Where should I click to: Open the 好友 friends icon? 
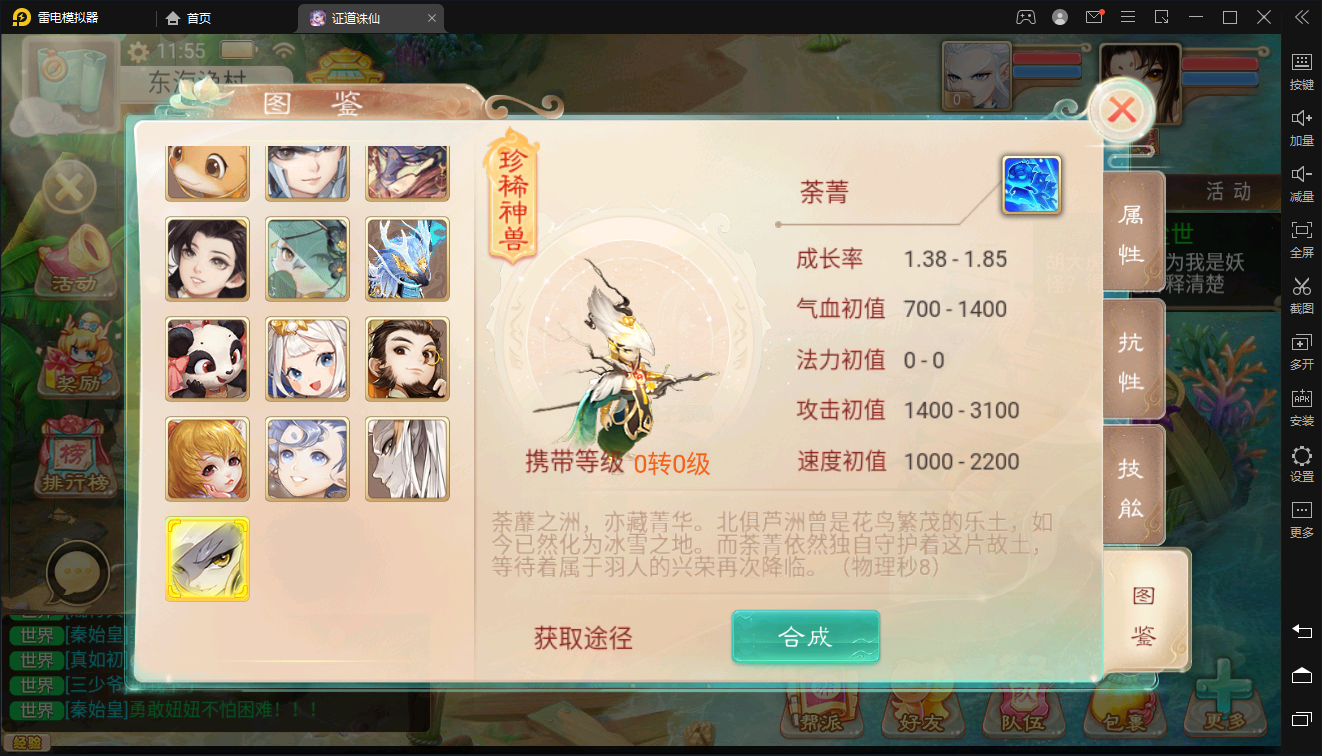tap(920, 715)
